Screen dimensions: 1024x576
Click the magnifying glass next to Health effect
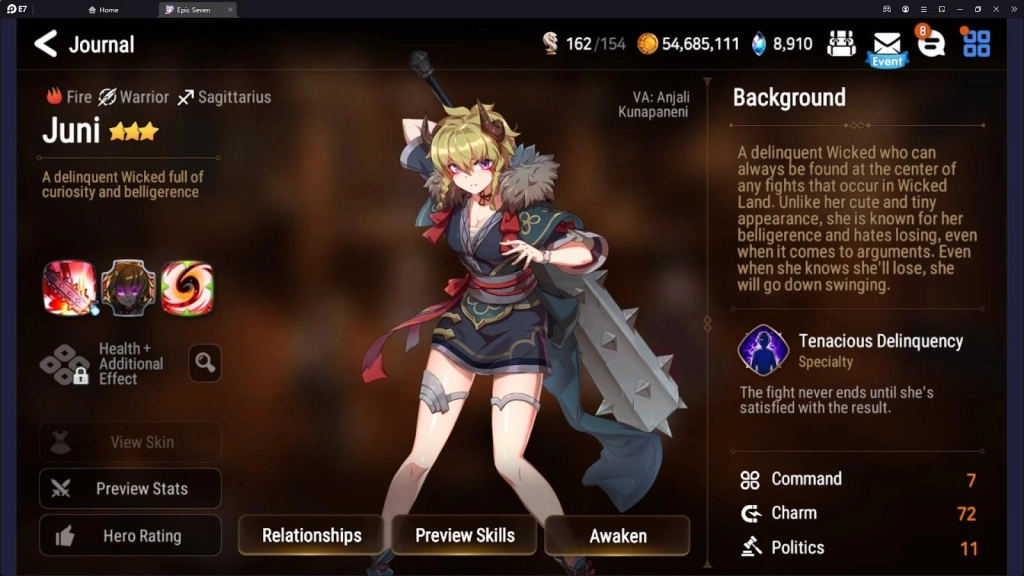(x=205, y=363)
